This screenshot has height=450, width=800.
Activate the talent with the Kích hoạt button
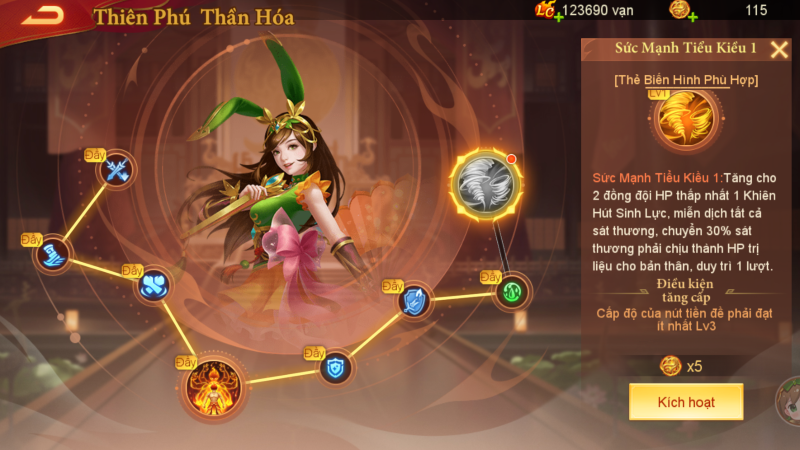(685, 401)
